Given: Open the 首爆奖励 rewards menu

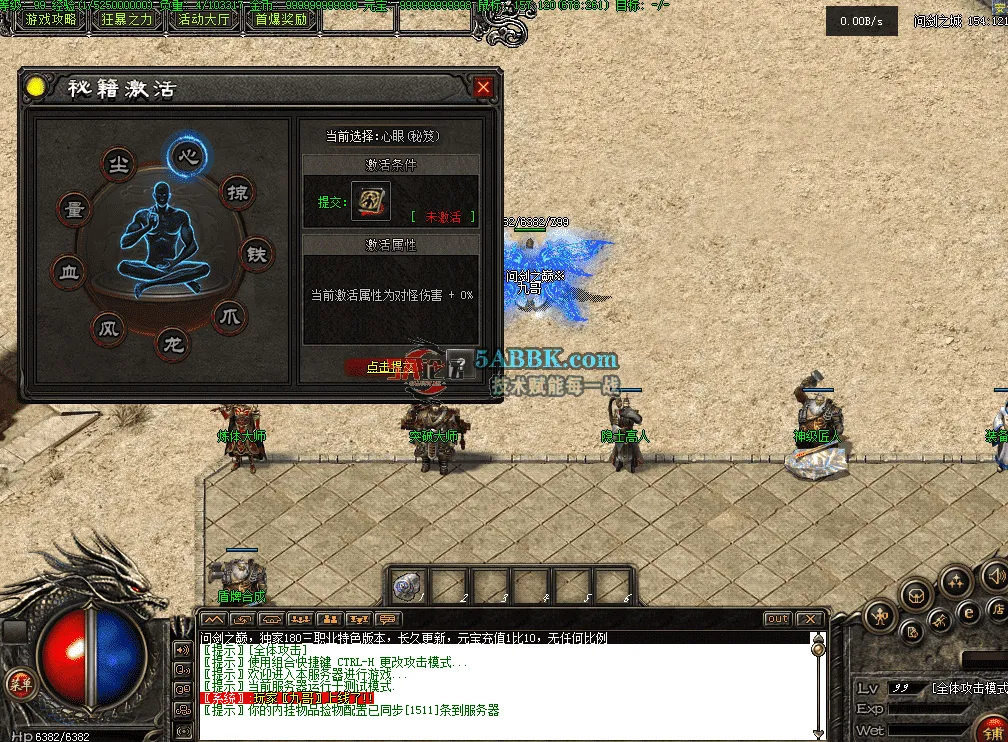Looking at the screenshot, I should [x=281, y=19].
